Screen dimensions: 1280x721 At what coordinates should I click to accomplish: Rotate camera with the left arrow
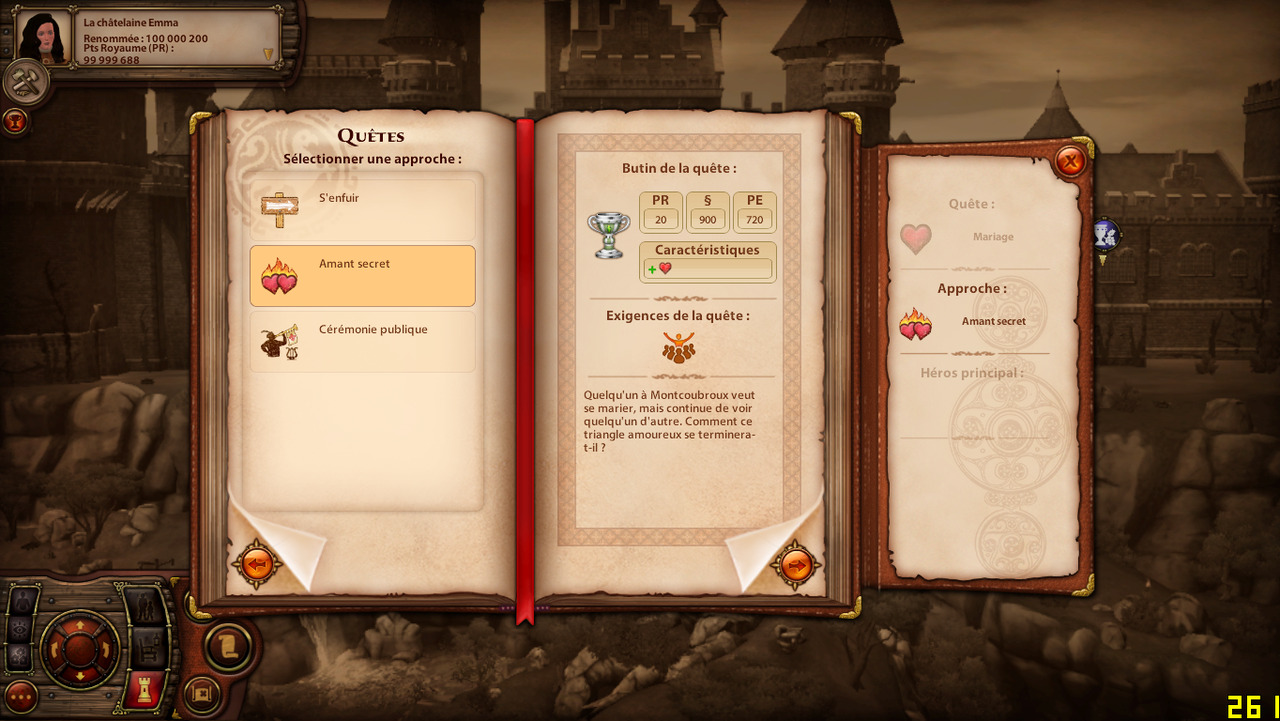pyautogui.click(x=56, y=650)
